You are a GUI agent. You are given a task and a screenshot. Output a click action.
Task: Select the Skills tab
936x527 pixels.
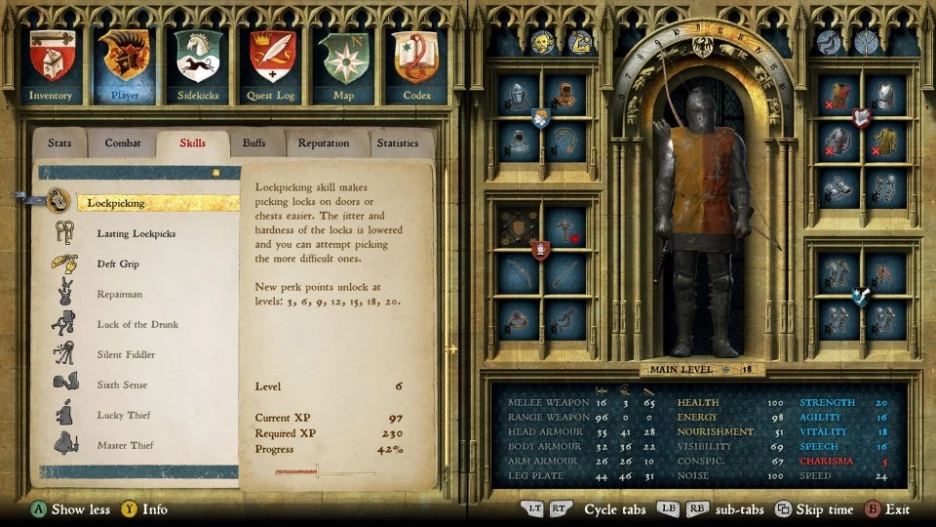(x=192, y=143)
